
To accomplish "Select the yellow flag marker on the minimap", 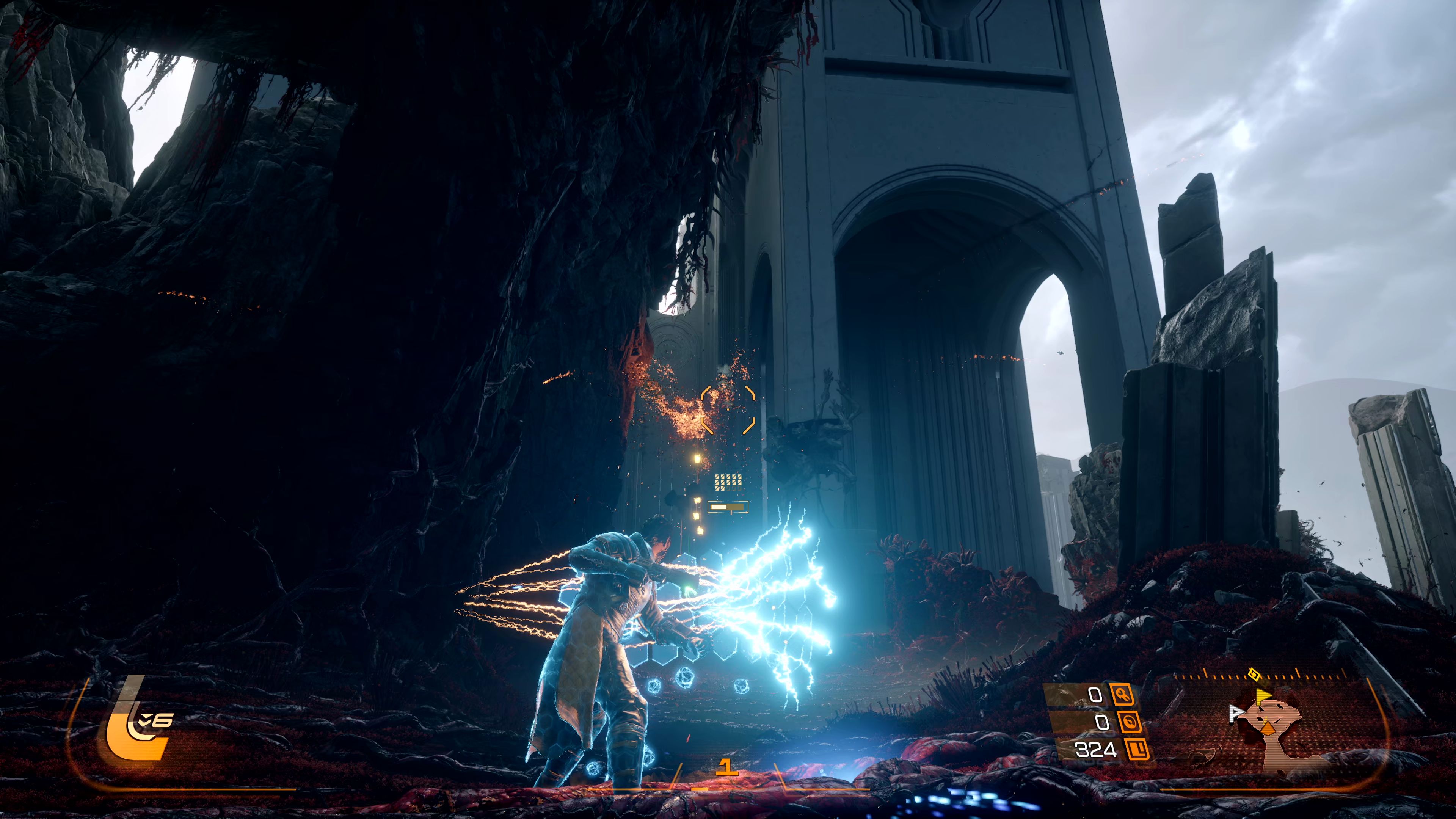I will [1263, 696].
